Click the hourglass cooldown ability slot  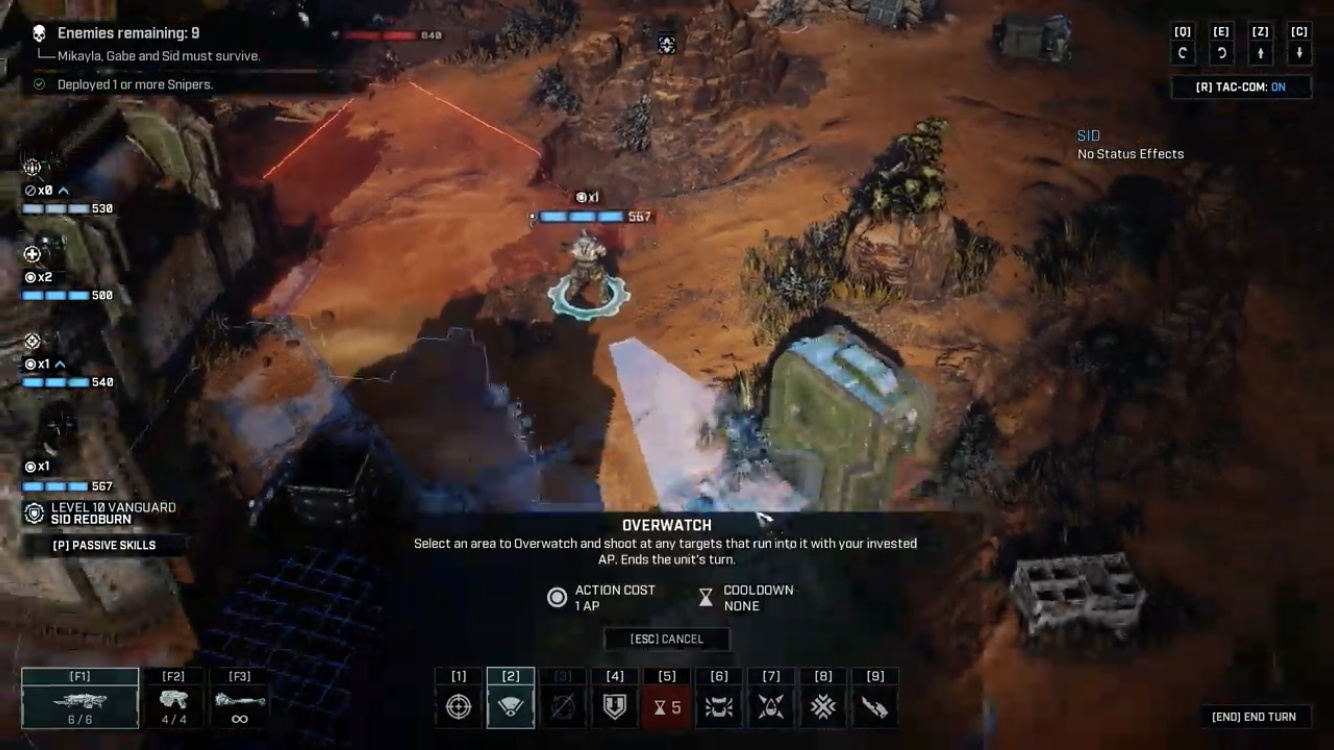pyautogui.click(x=667, y=707)
